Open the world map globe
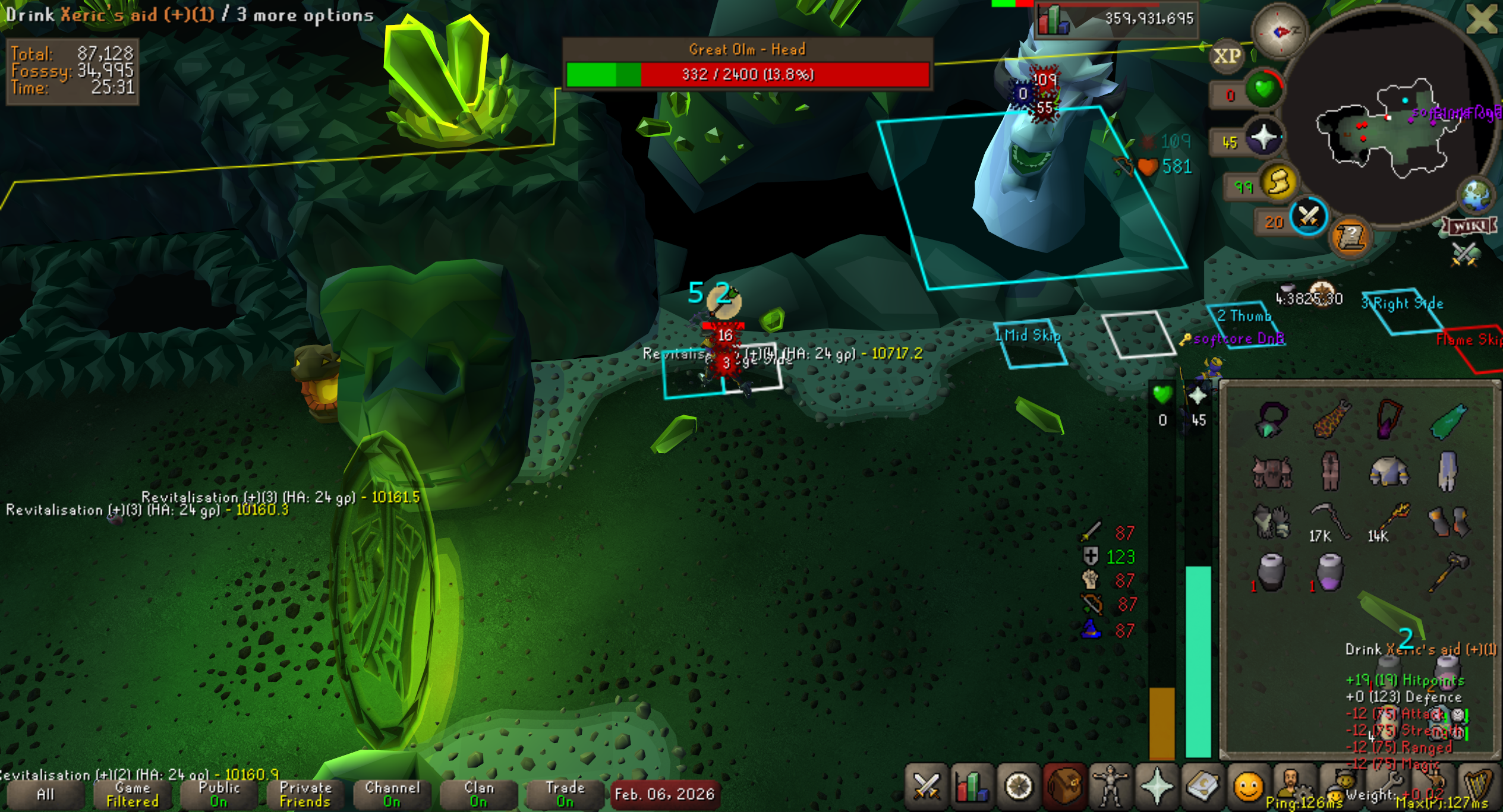This screenshot has width=1503, height=812. tap(1476, 195)
